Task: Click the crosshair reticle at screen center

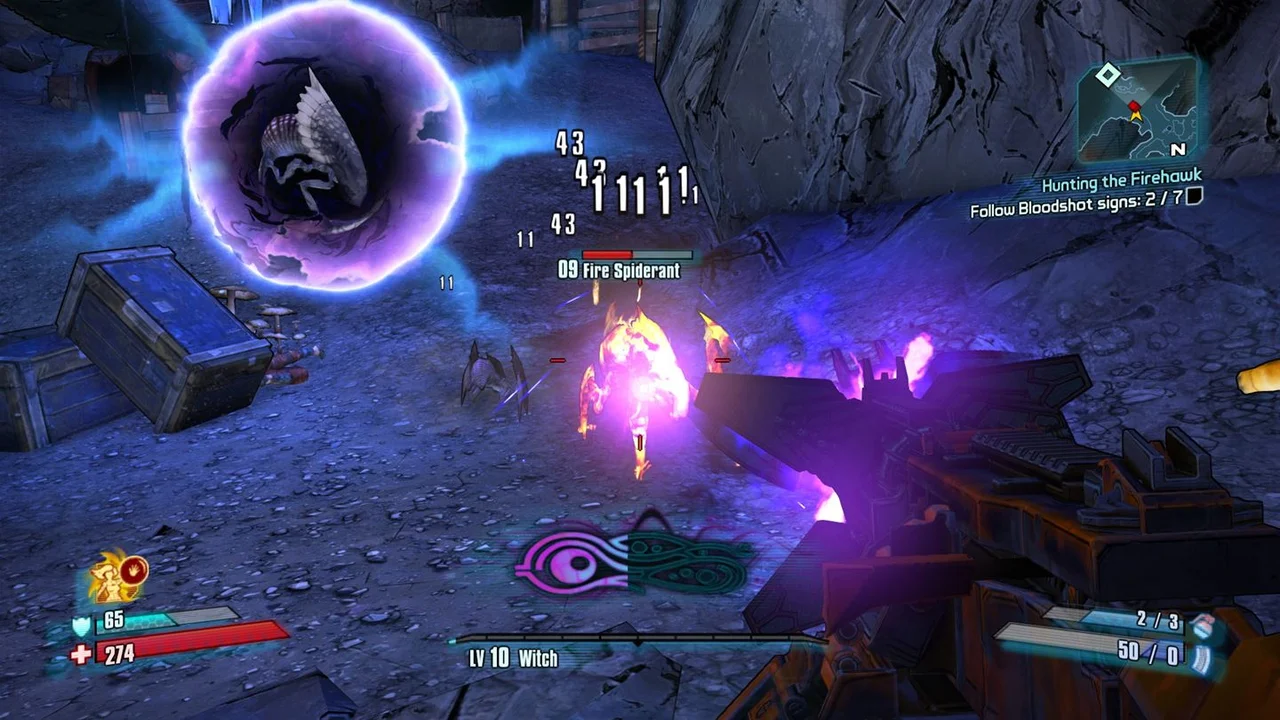Action: click(x=640, y=360)
